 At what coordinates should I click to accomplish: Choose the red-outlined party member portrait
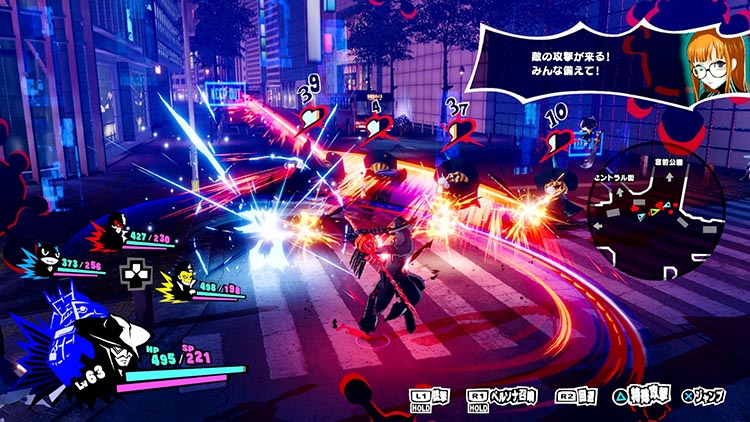point(113,236)
